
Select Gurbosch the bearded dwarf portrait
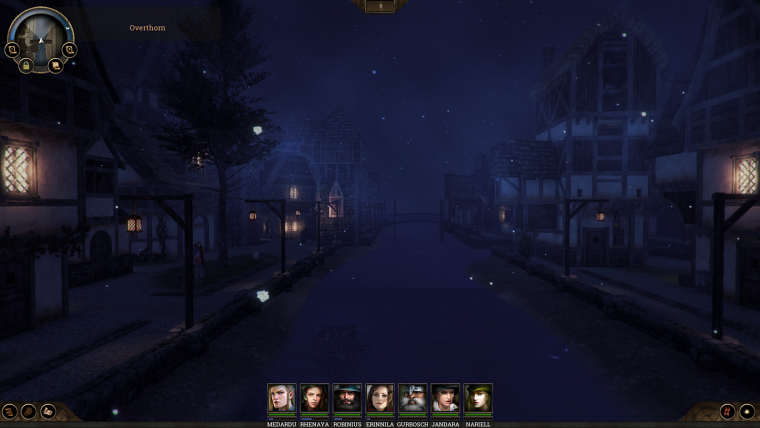click(412, 398)
